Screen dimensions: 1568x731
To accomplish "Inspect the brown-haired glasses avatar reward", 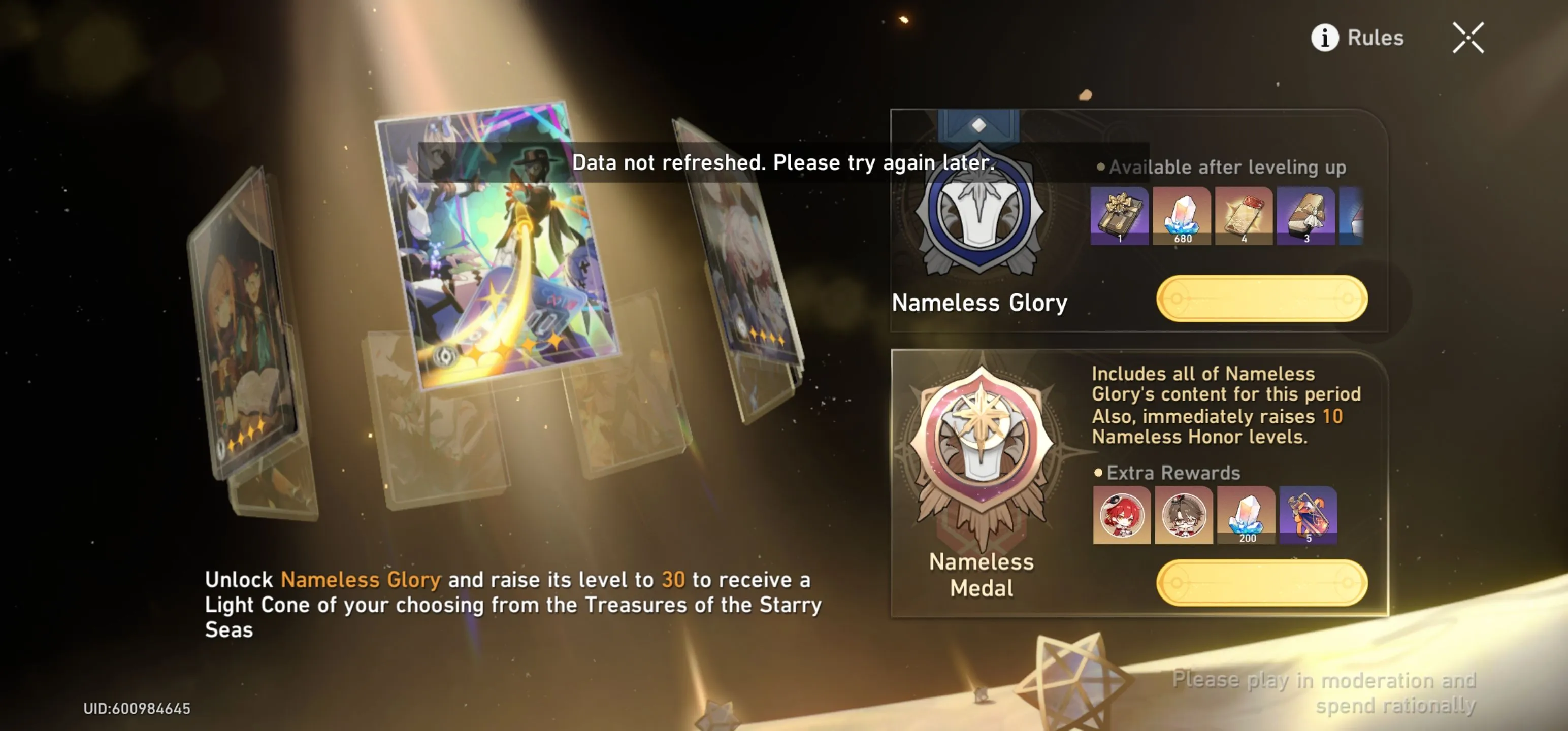I will 1183,515.
